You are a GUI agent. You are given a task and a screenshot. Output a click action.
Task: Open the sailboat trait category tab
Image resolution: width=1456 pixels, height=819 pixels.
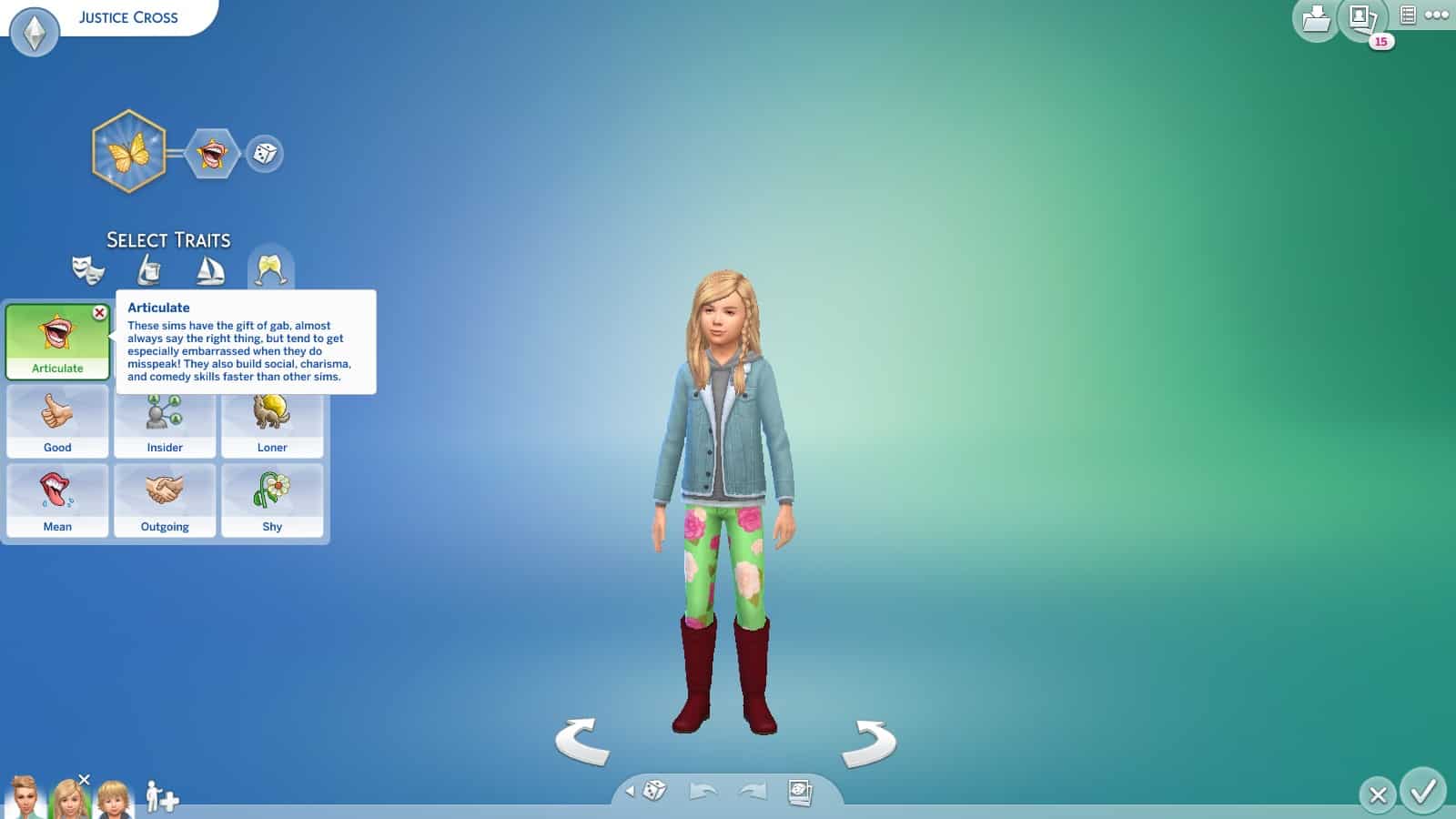[210, 270]
